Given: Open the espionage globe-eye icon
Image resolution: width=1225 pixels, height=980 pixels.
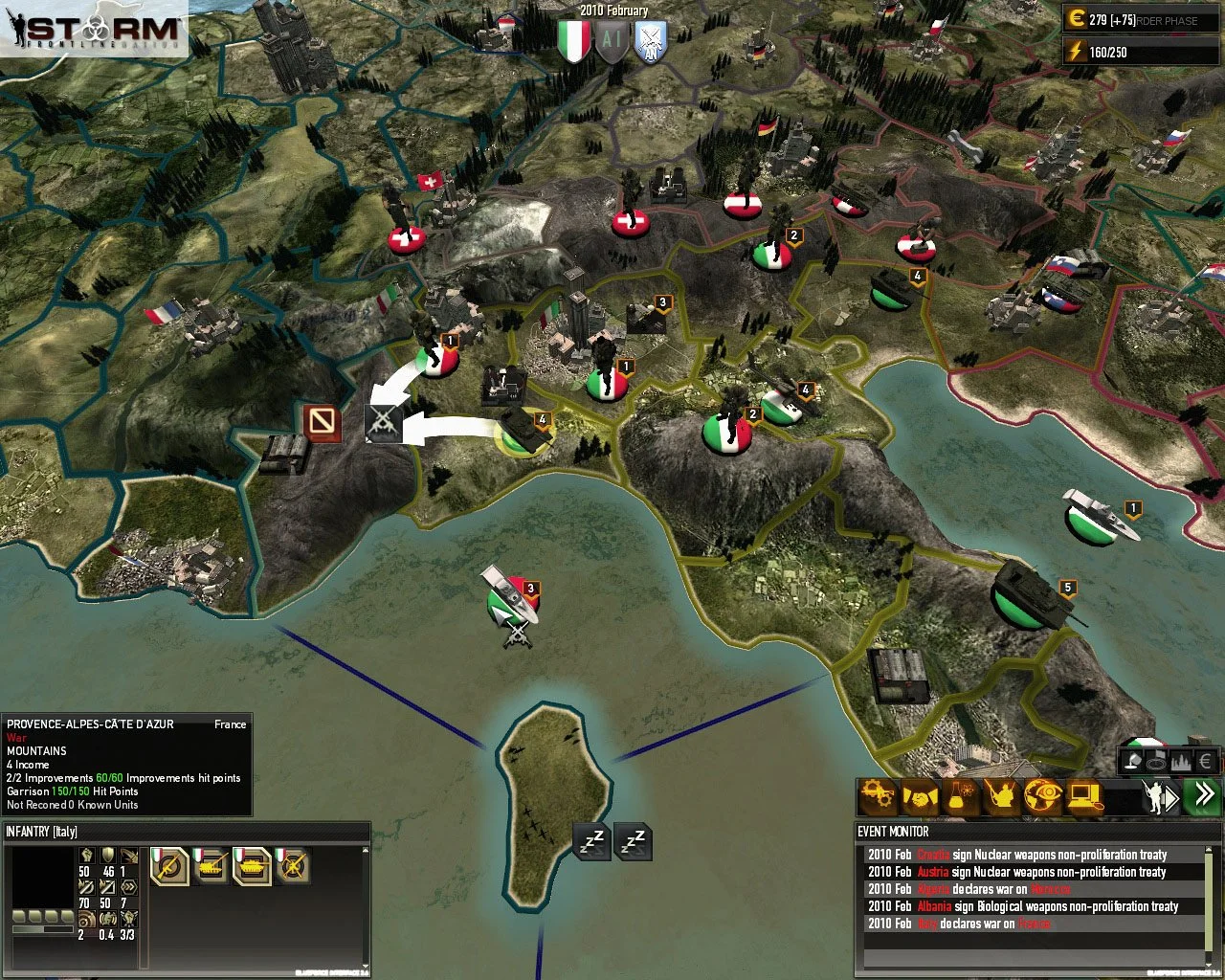Looking at the screenshot, I should click(1046, 796).
